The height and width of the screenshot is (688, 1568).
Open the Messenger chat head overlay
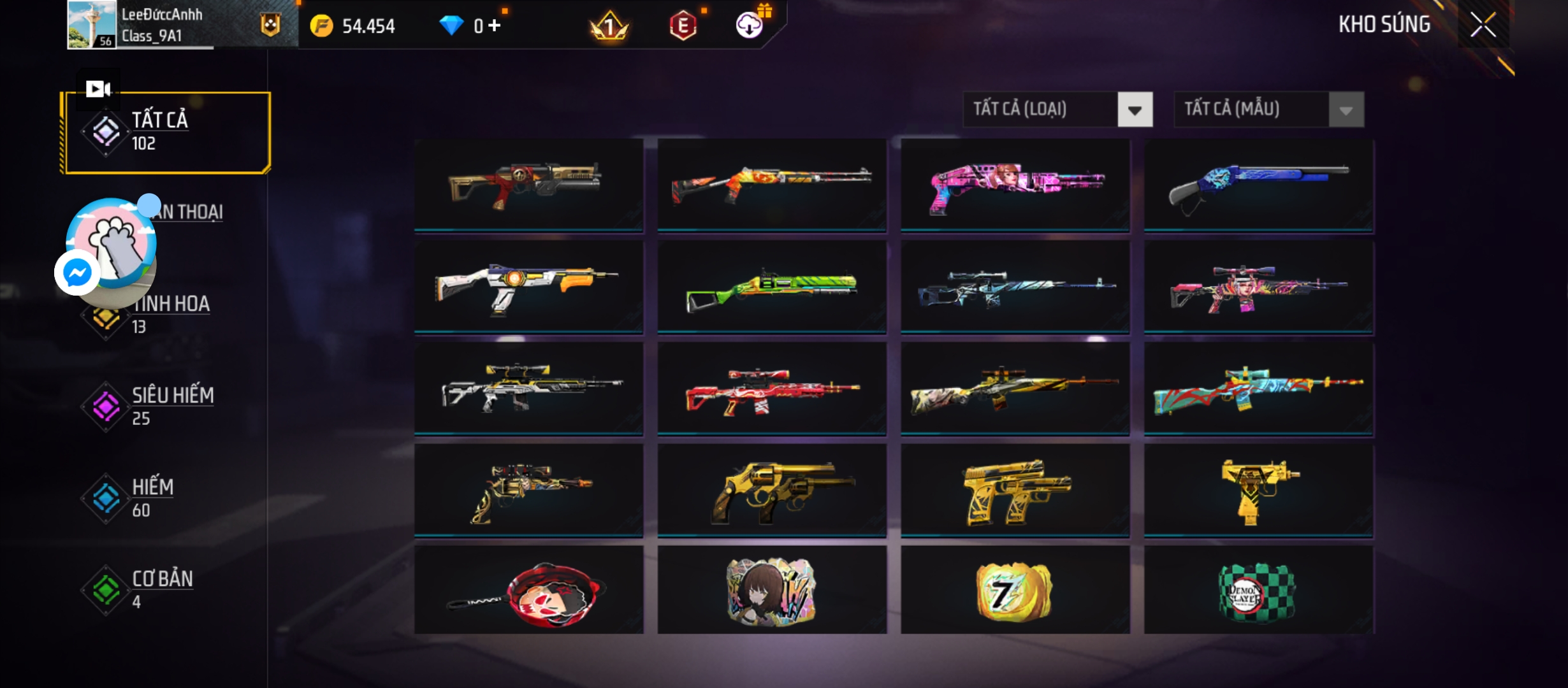click(78, 273)
